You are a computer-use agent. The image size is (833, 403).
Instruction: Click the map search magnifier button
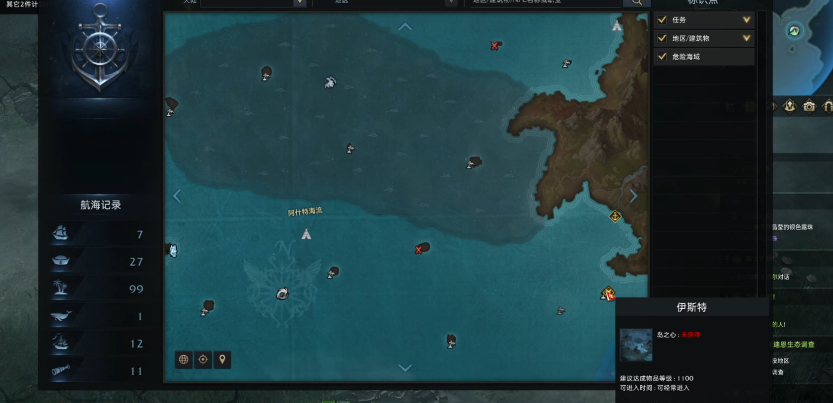[x=636, y=3]
